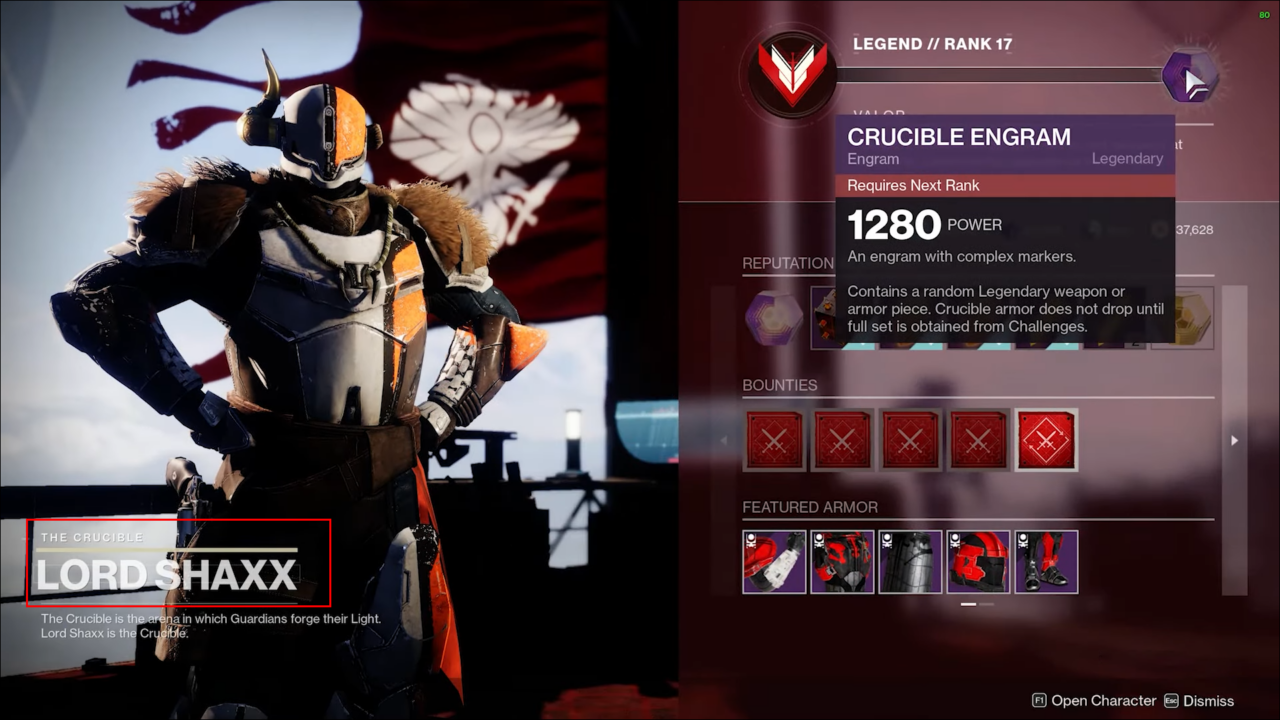The width and height of the screenshot is (1280, 720).
Task: Click the Valor rank emblem
Action: tap(790, 72)
